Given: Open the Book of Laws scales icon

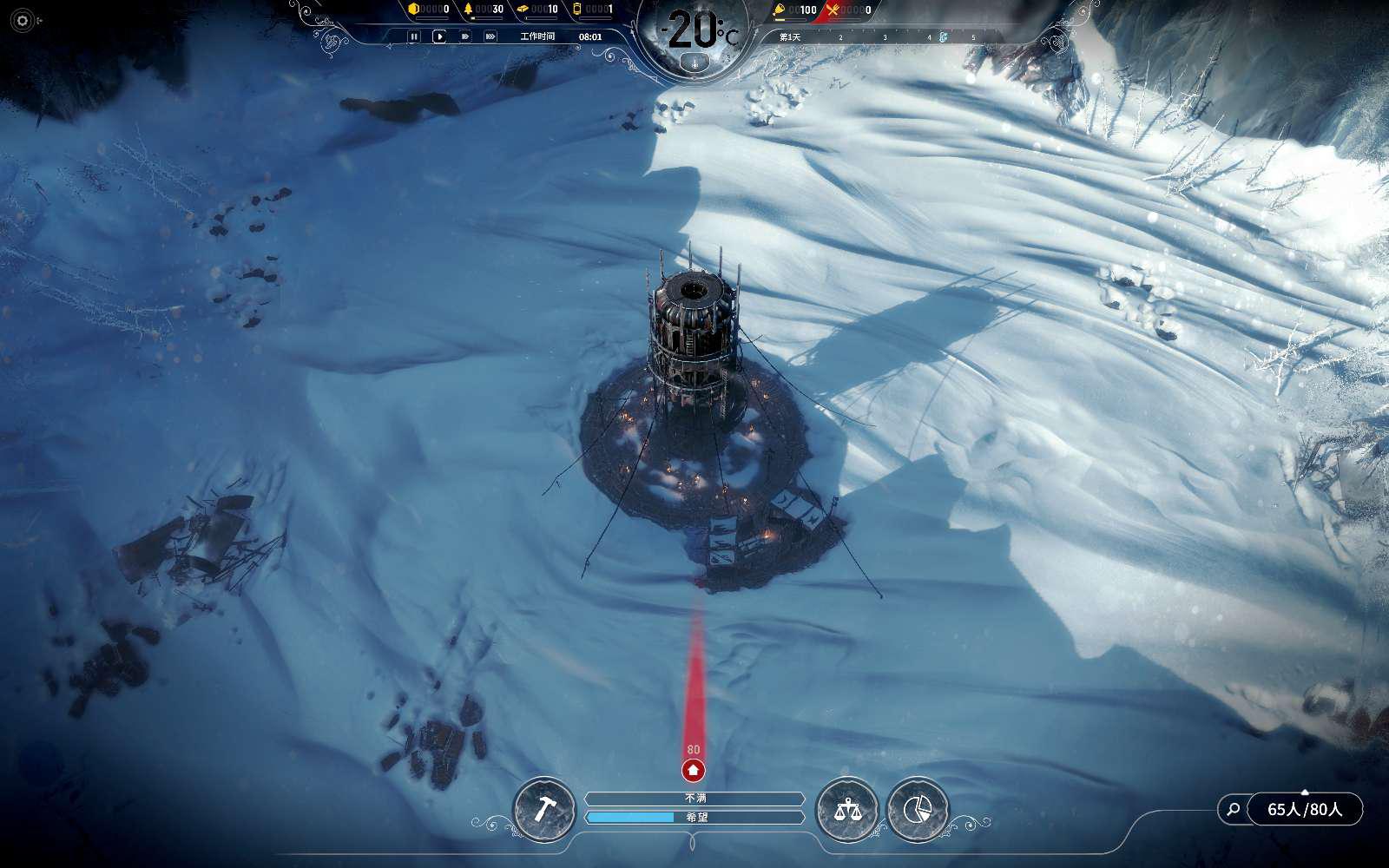Looking at the screenshot, I should click(x=846, y=810).
